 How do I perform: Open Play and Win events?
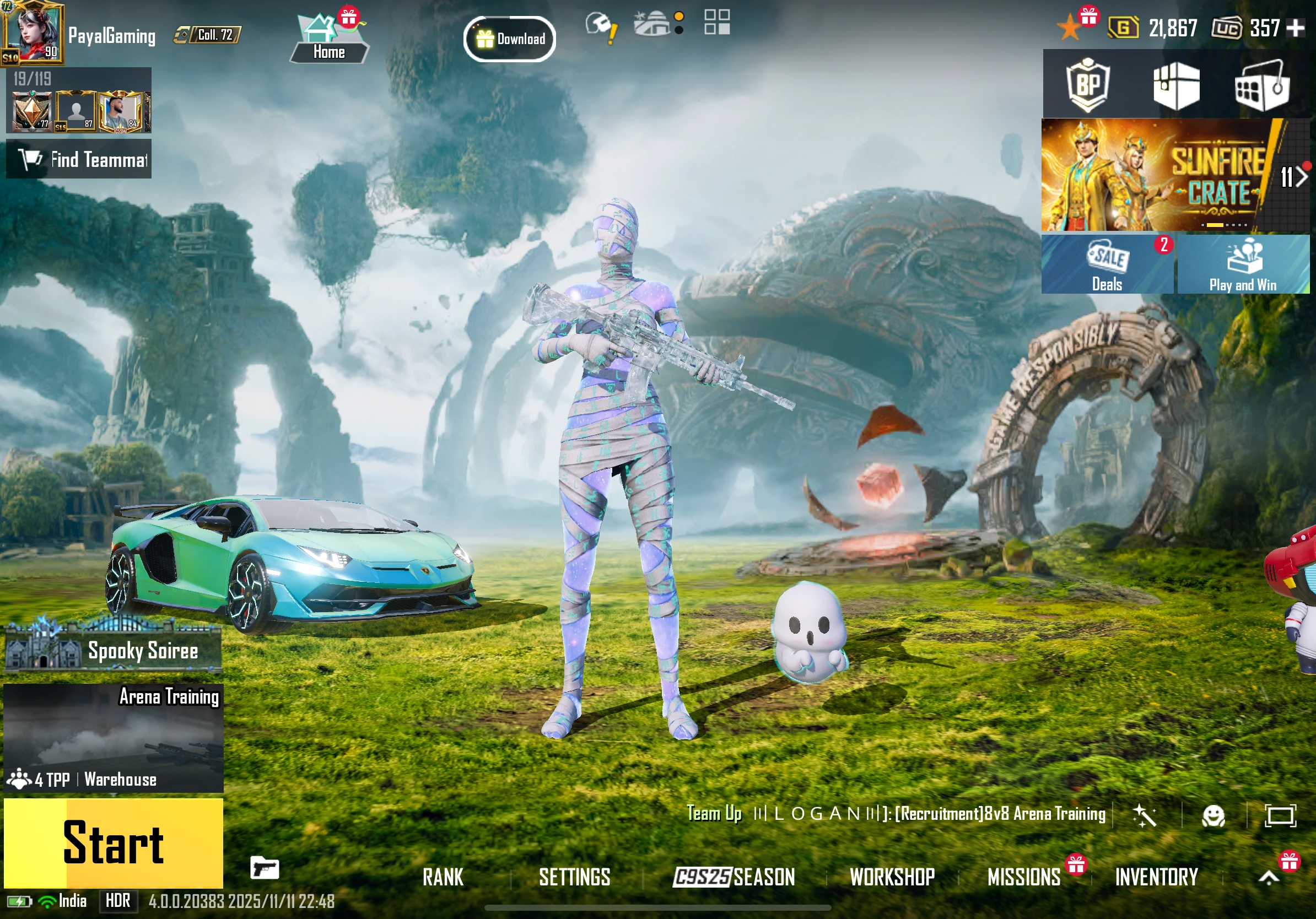pos(1243,264)
